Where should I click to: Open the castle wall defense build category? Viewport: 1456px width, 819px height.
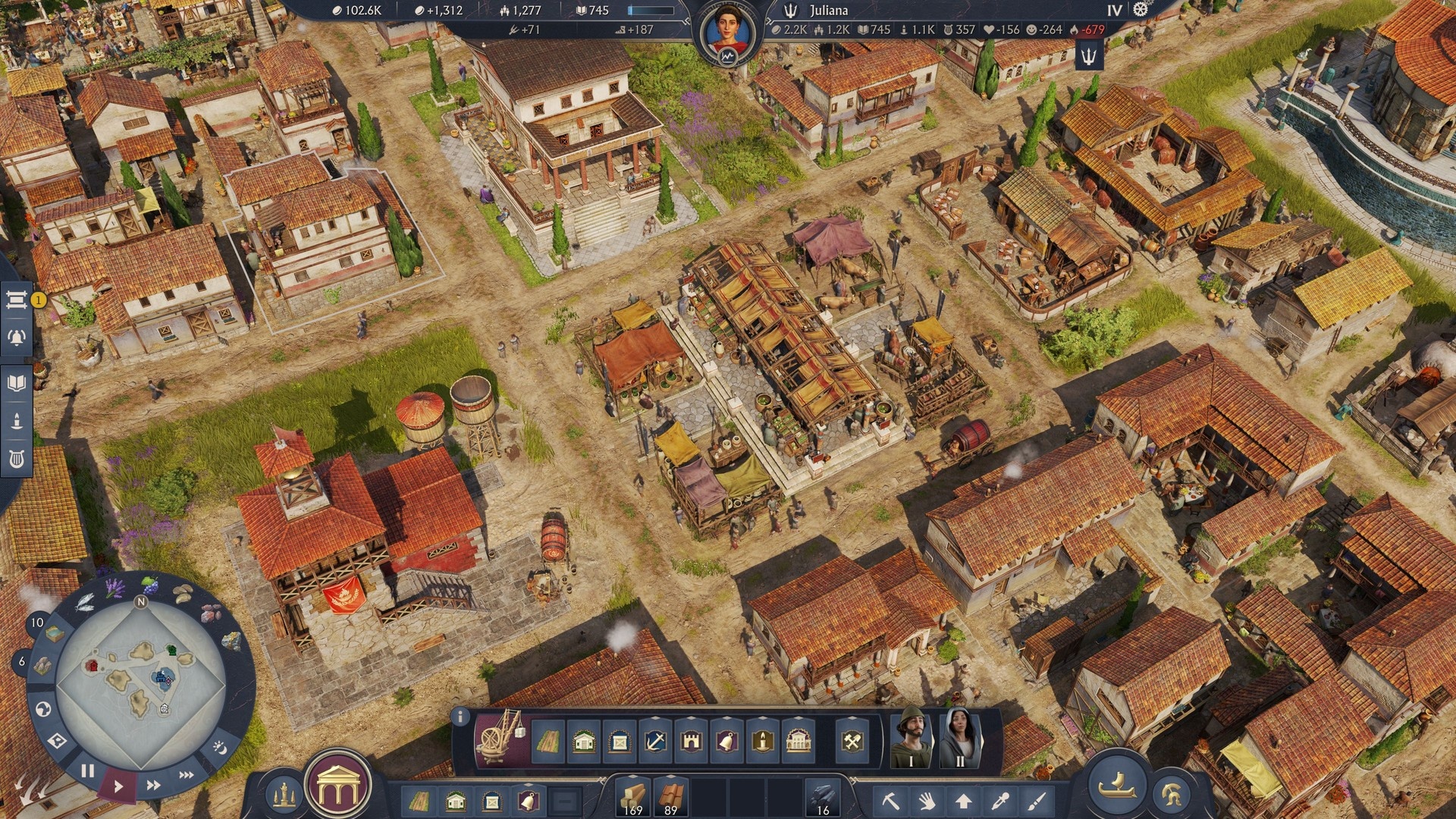[x=691, y=741]
